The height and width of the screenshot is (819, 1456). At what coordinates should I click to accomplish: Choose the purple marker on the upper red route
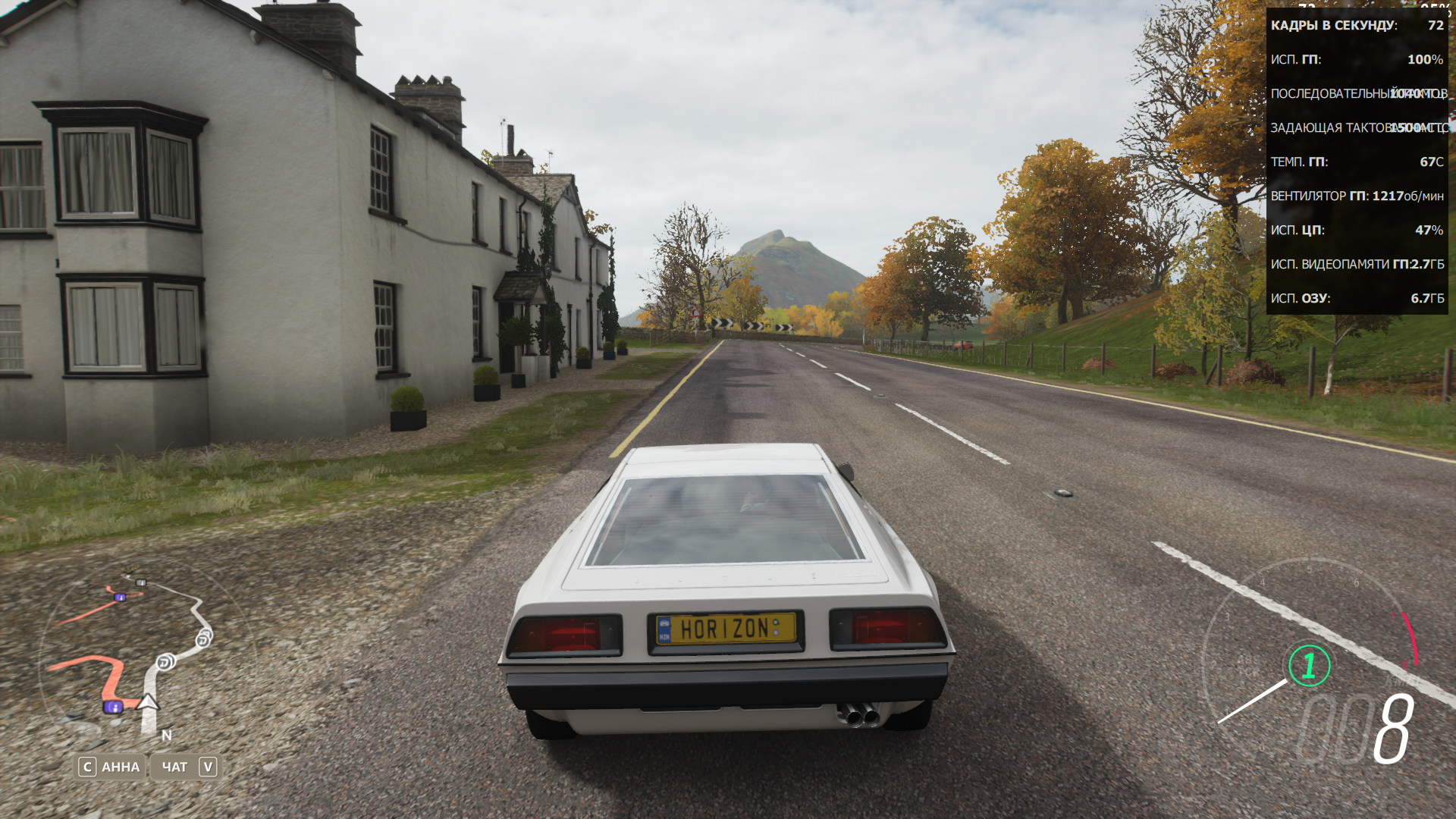(x=120, y=598)
